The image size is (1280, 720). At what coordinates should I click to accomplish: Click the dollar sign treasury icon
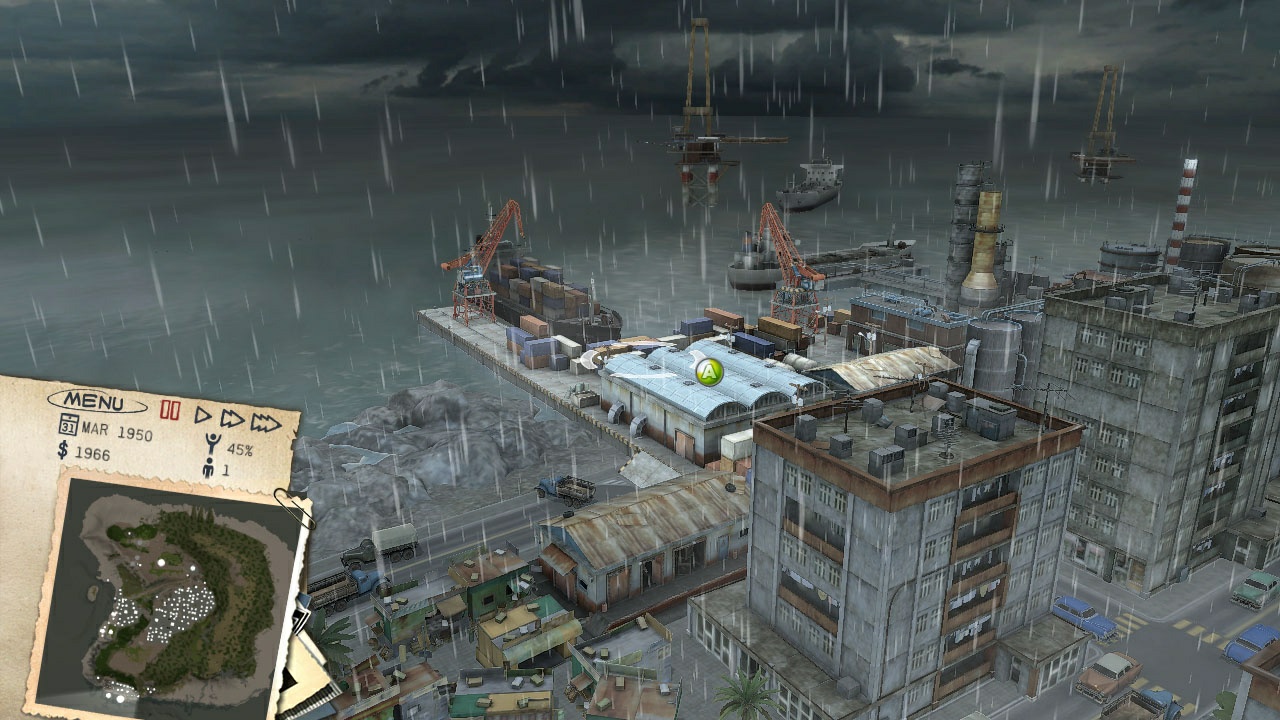point(61,452)
